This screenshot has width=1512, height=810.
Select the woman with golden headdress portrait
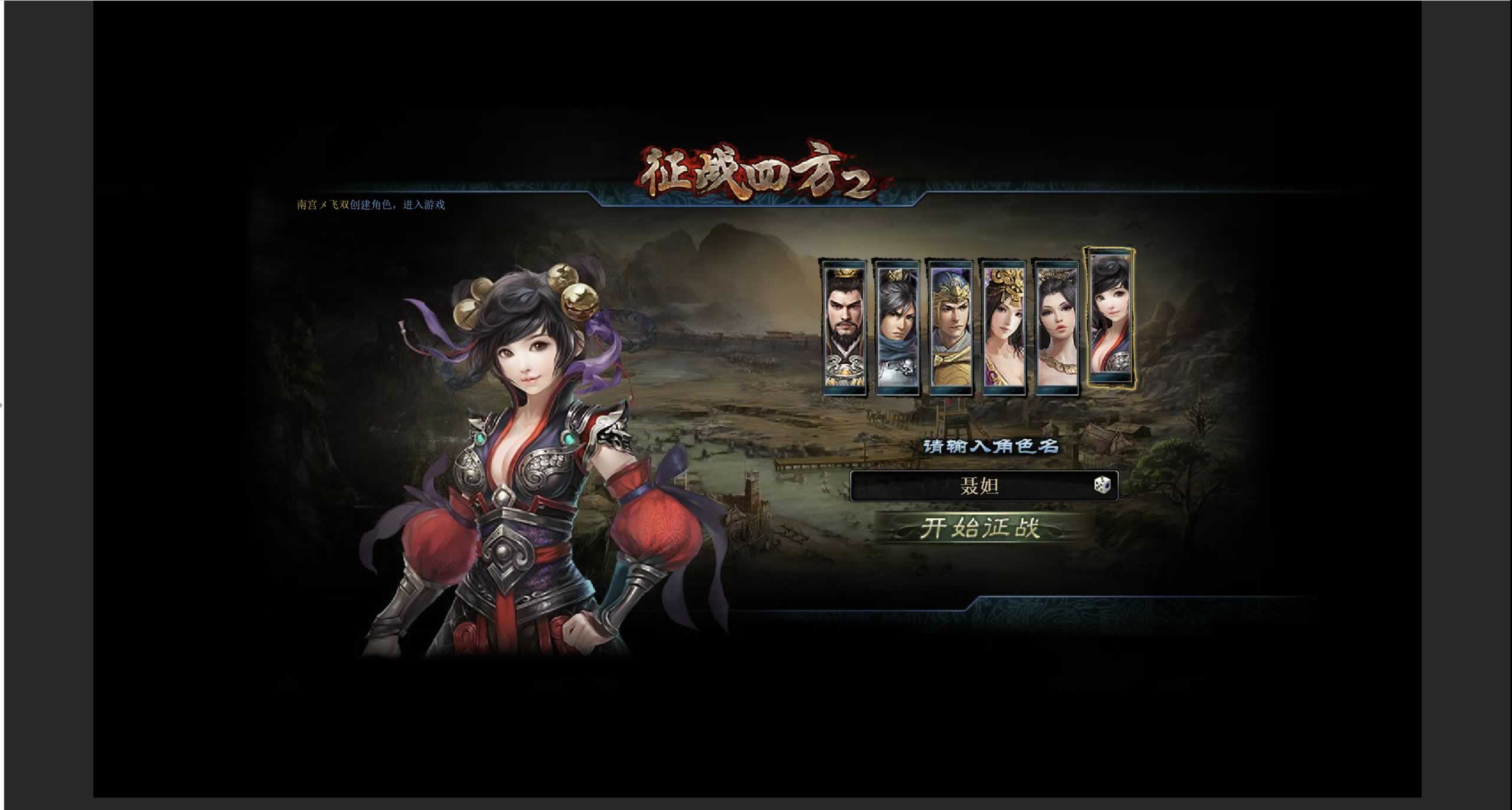click(x=1002, y=328)
